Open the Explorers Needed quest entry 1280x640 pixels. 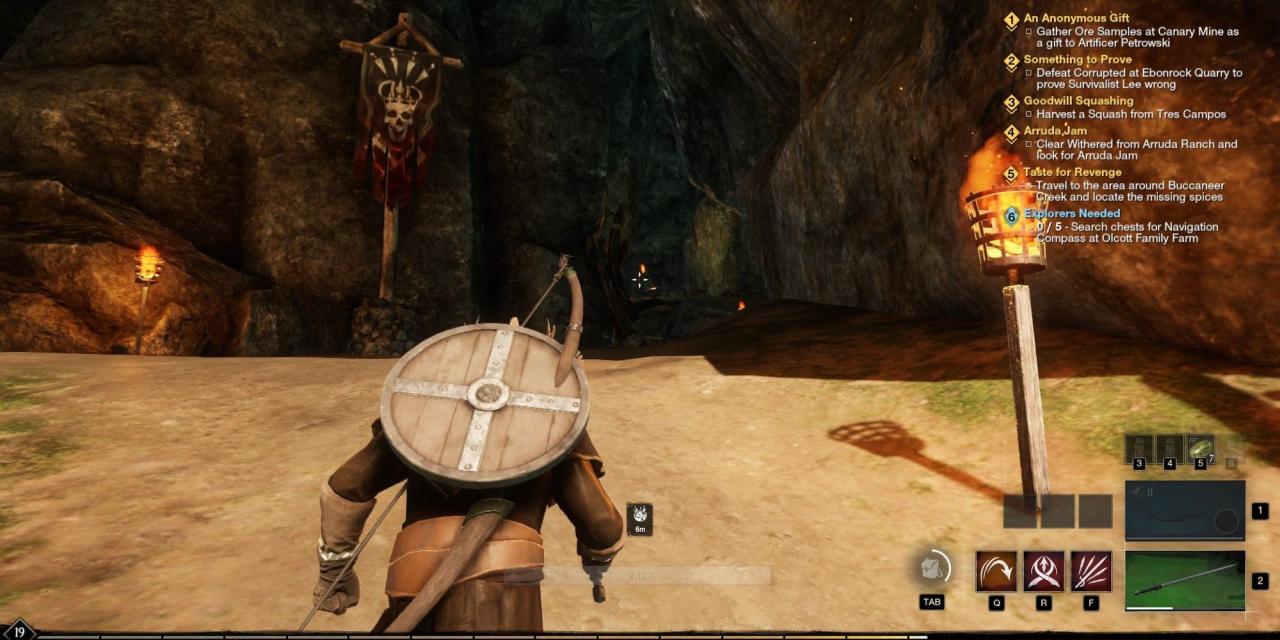point(1071,213)
